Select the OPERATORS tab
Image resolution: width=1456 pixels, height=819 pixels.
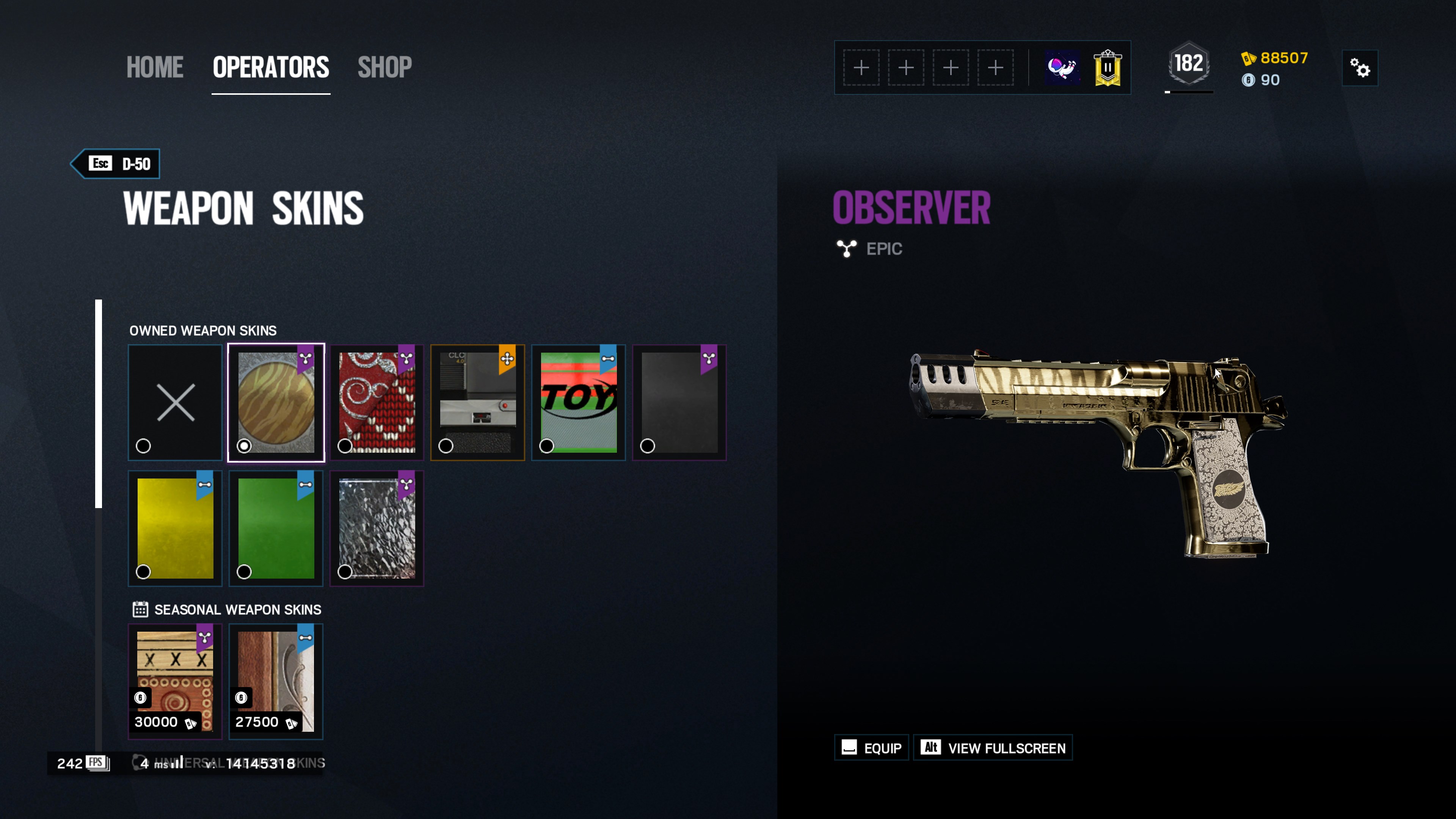(271, 67)
